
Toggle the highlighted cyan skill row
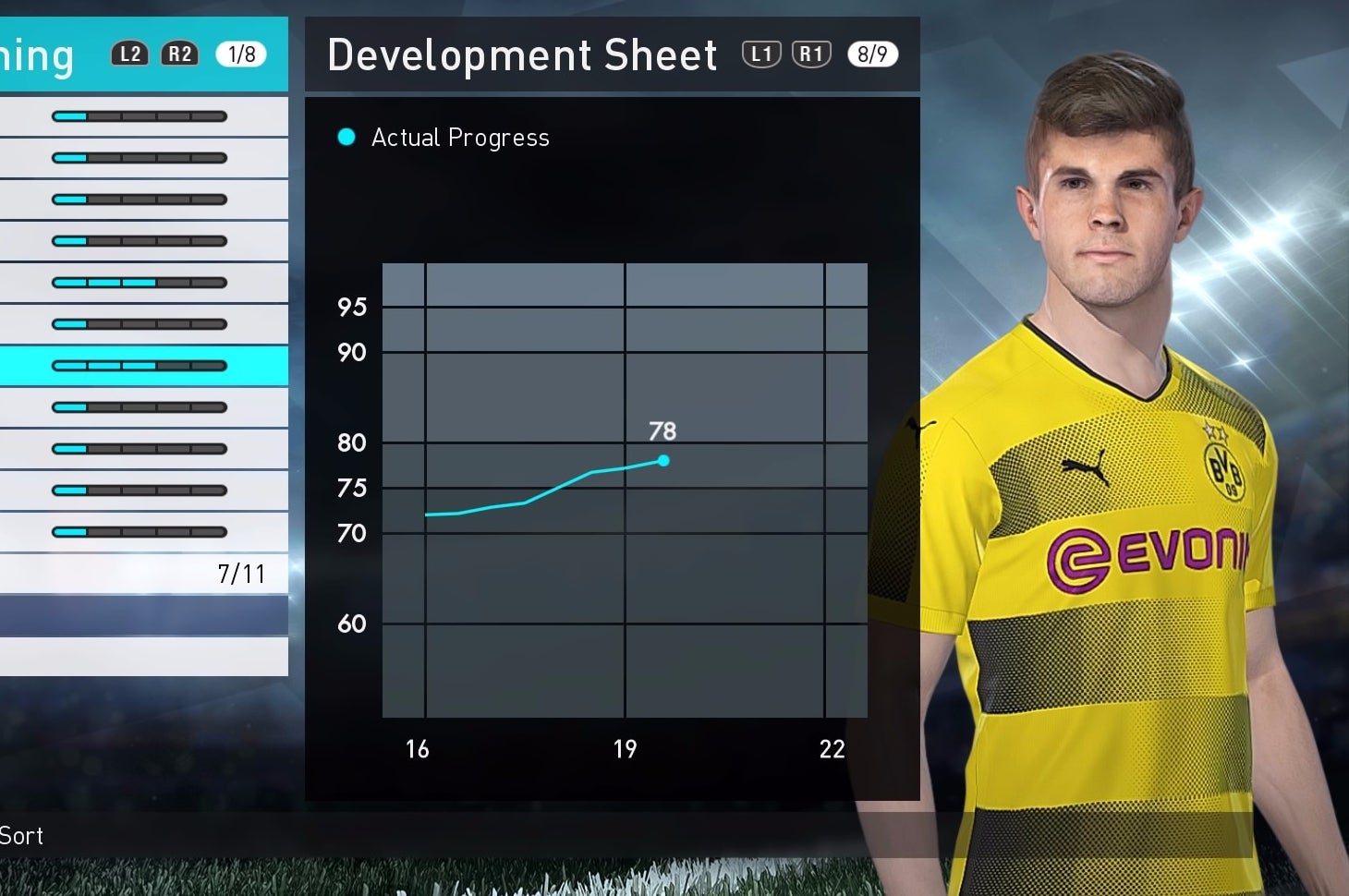click(x=144, y=366)
